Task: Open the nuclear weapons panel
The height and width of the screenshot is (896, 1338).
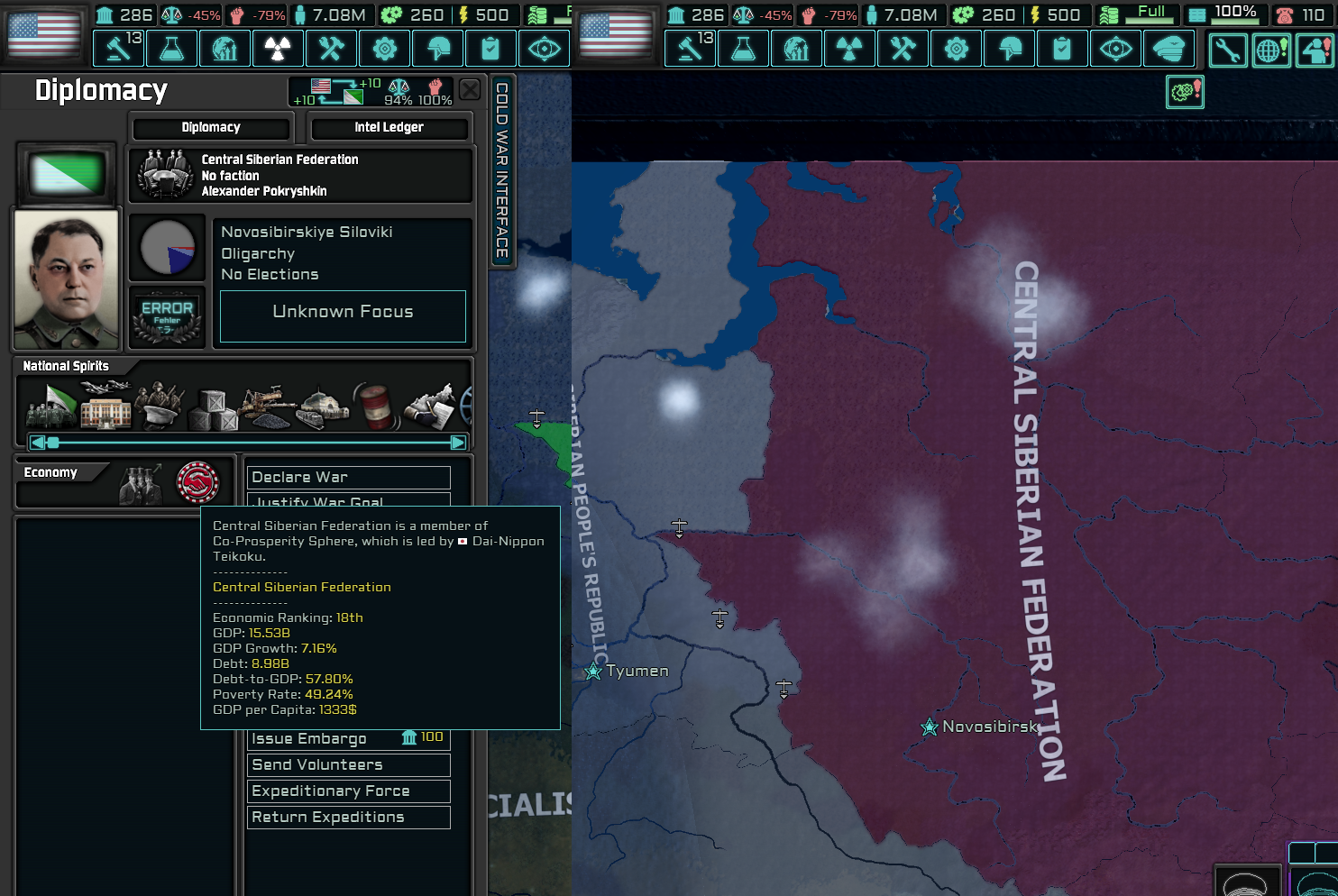Action: [x=278, y=50]
